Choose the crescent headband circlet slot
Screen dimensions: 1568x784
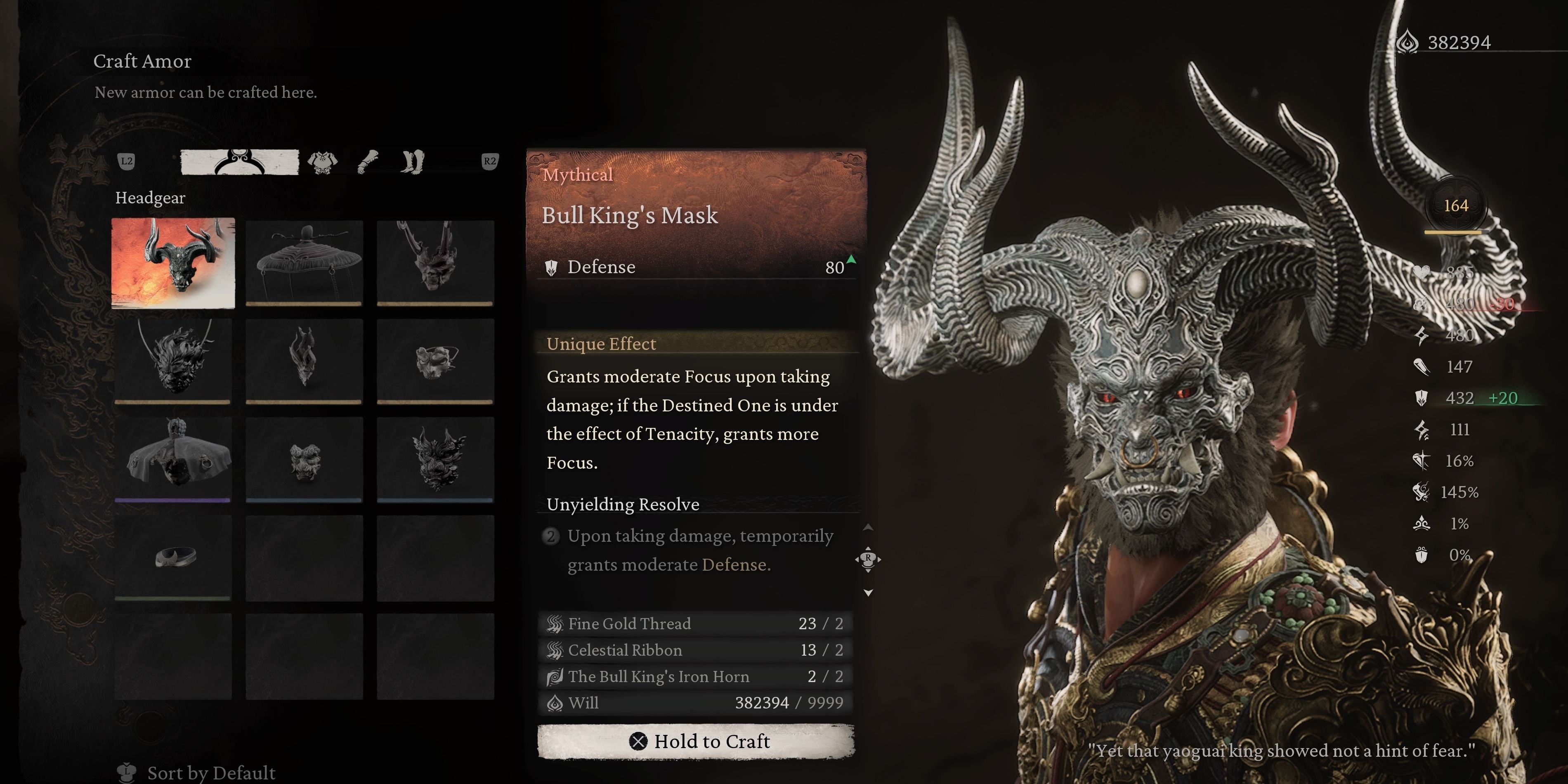pos(173,557)
